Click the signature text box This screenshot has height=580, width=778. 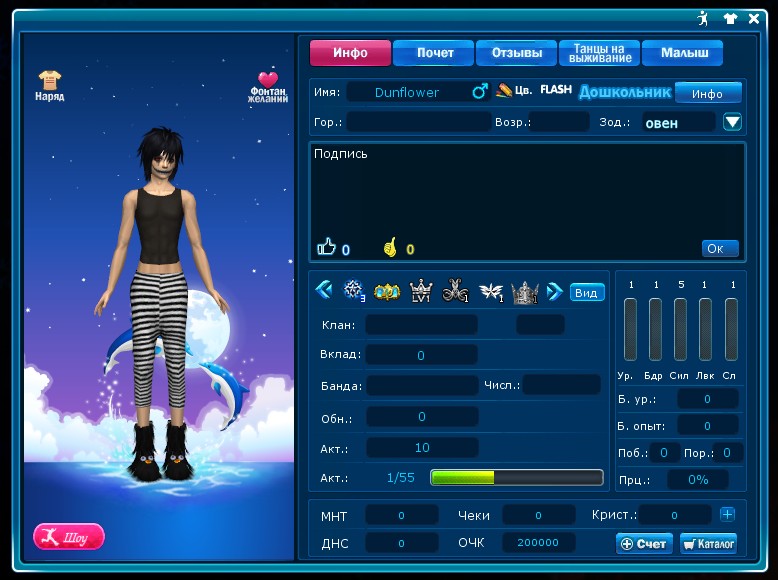point(526,190)
